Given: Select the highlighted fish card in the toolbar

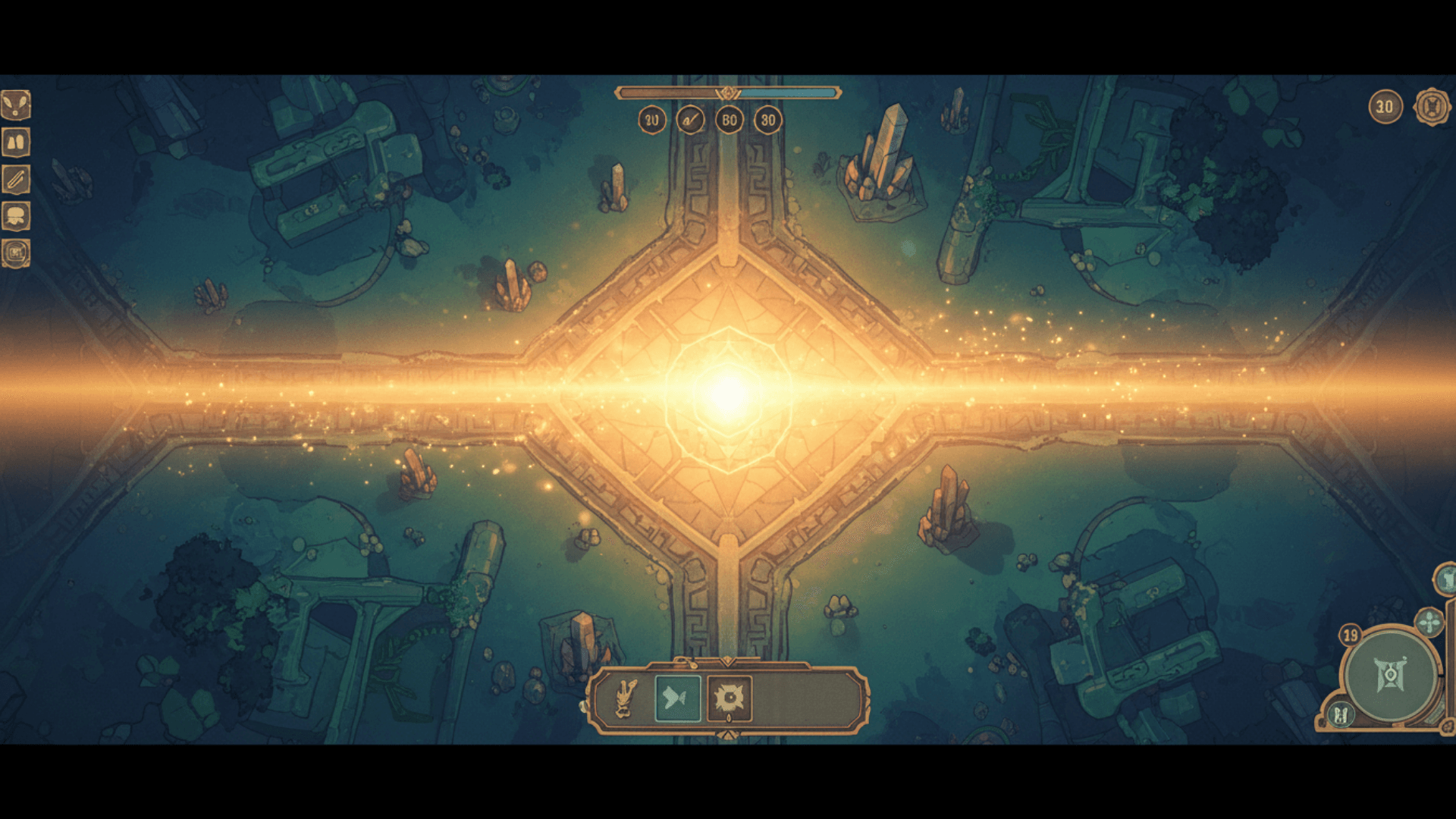Looking at the screenshot, I should (677, 698).
